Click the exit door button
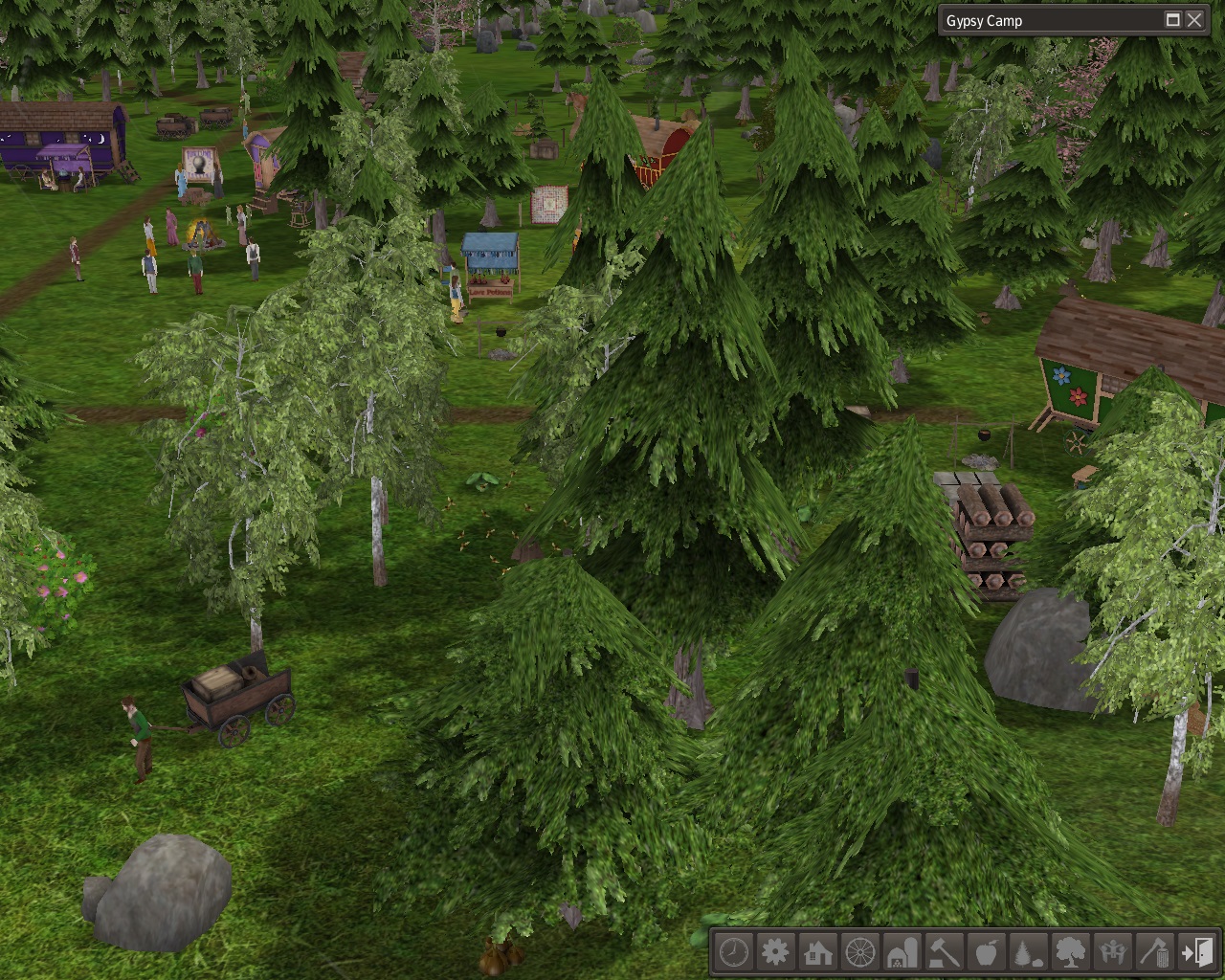 click(x=1196, y=952)
